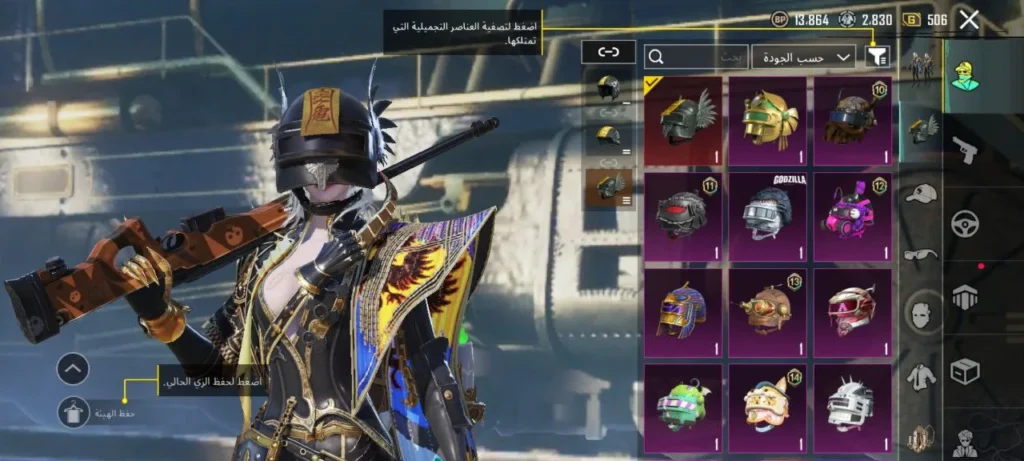1024x461 pixels.
Task: Select the Godzilla helmet
Action: [x=767, y=216]
